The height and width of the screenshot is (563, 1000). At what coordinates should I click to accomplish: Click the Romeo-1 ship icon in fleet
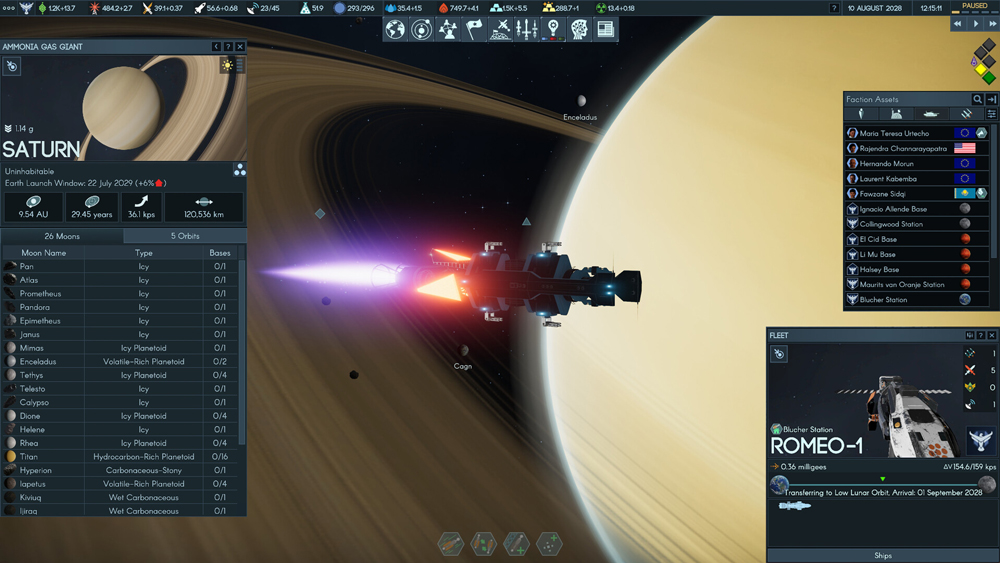[x=795, y=507]
